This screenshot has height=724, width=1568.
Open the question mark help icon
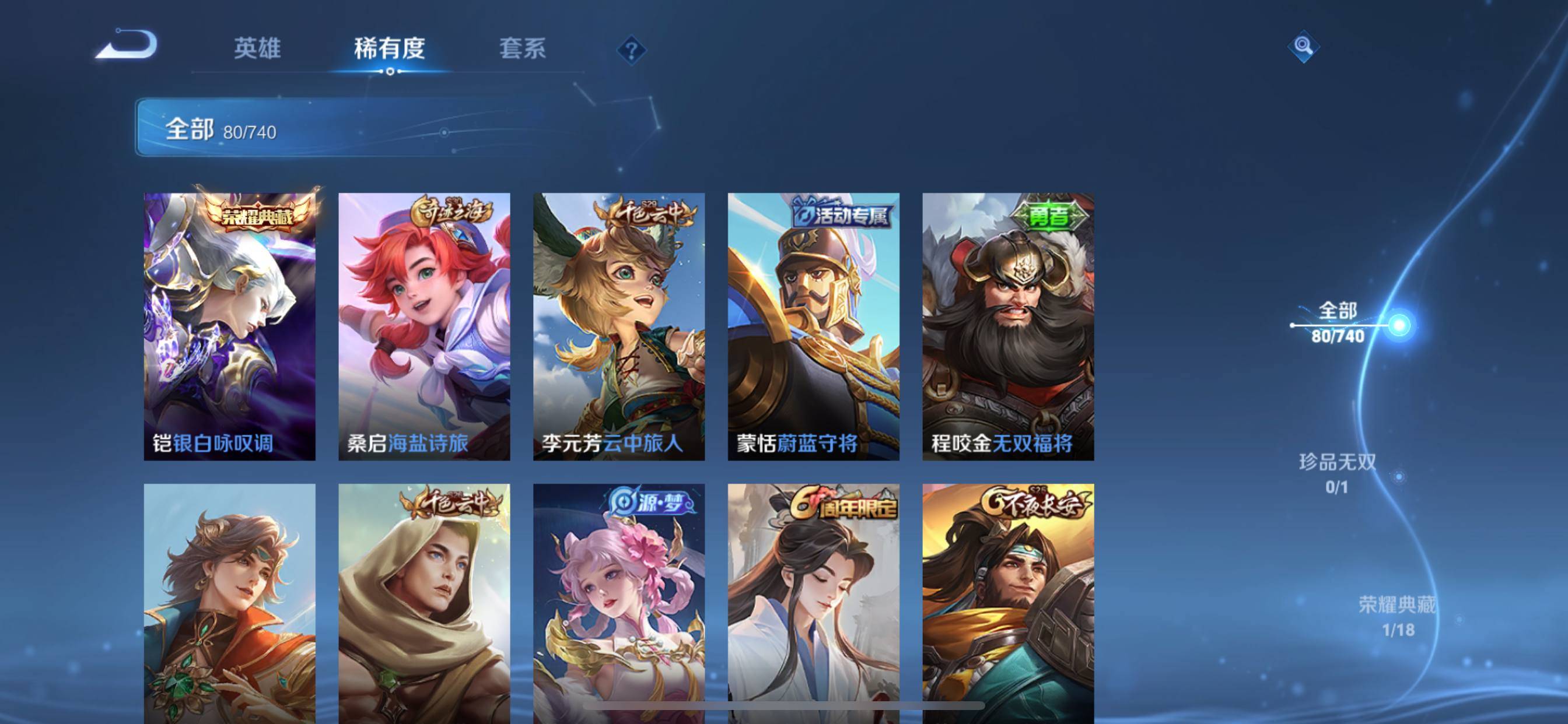click(631, 50)
